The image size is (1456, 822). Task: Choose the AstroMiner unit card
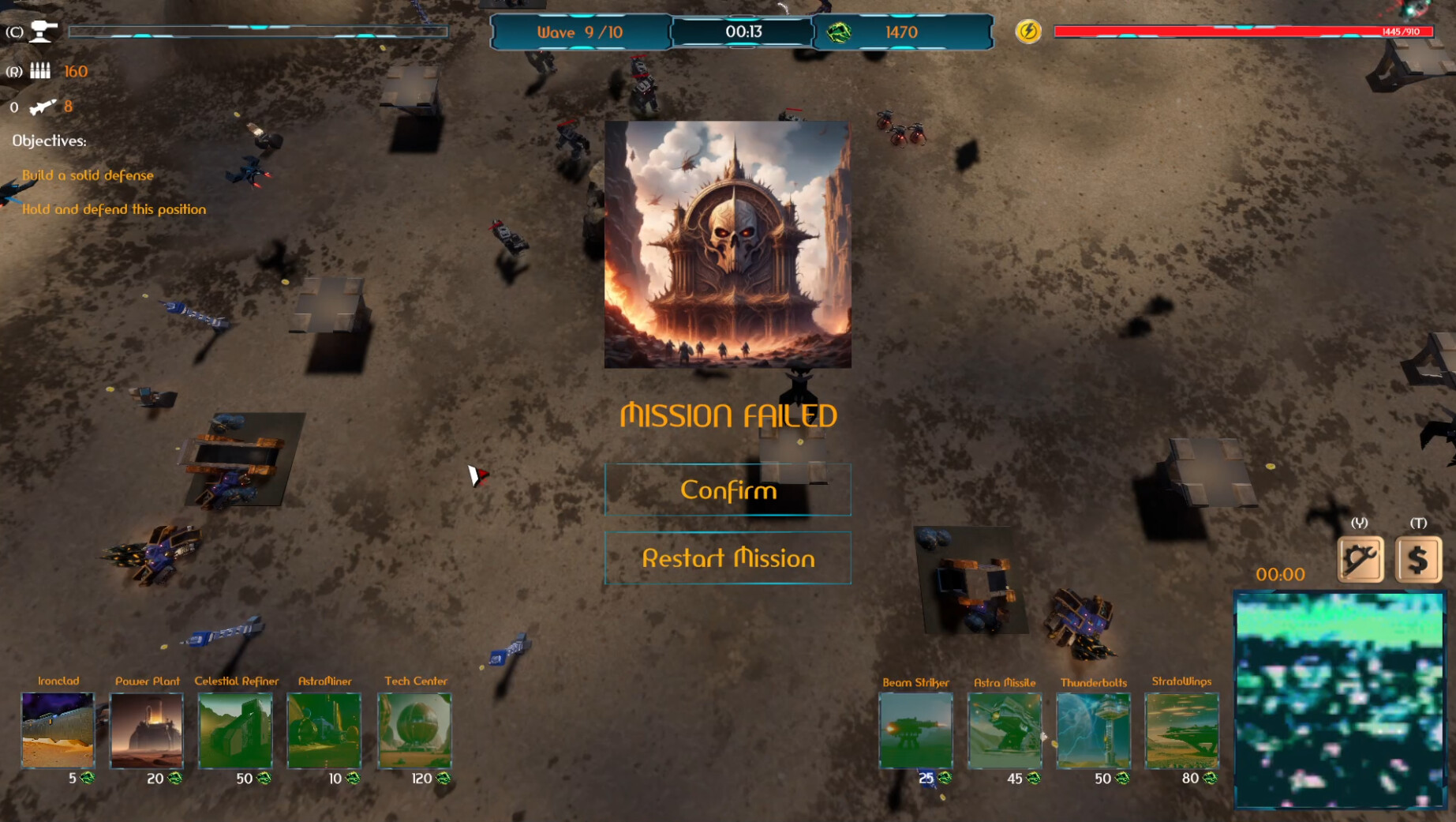click(324, 730)
